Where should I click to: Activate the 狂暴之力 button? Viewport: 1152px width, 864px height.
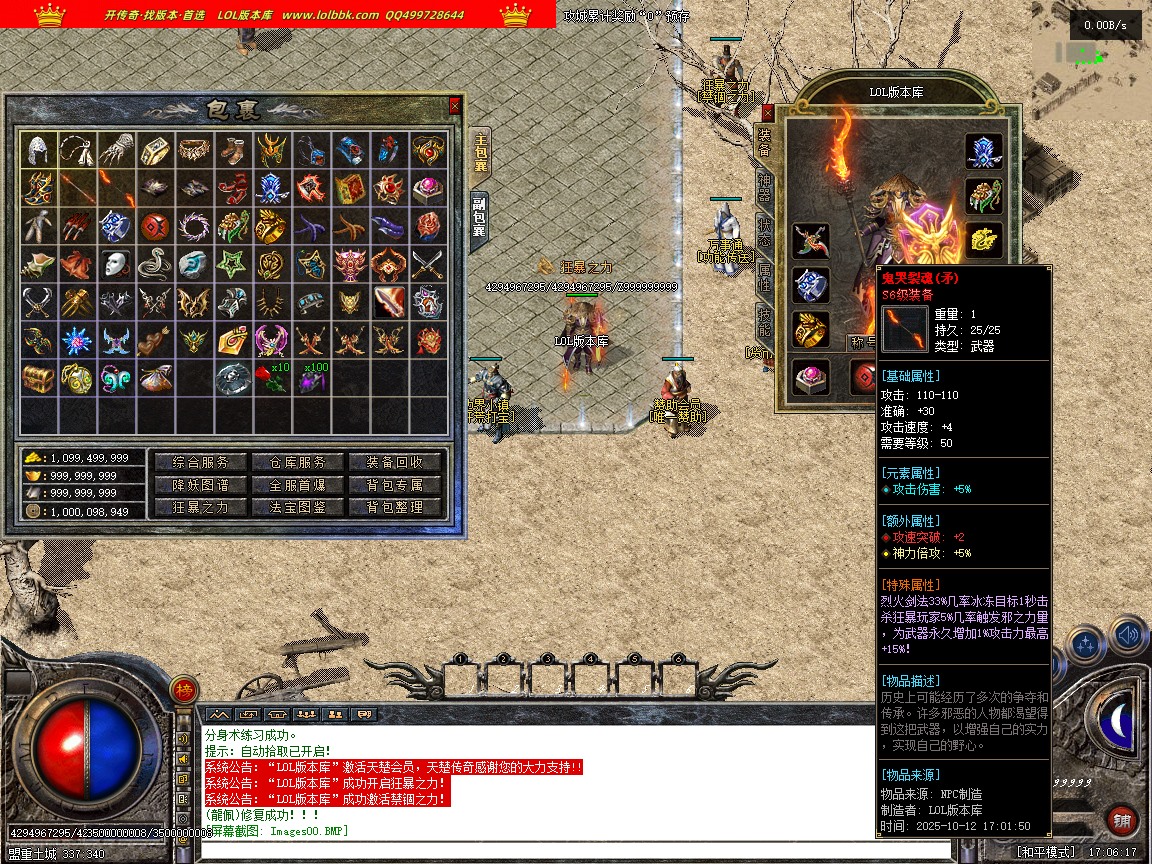(200, 507)
